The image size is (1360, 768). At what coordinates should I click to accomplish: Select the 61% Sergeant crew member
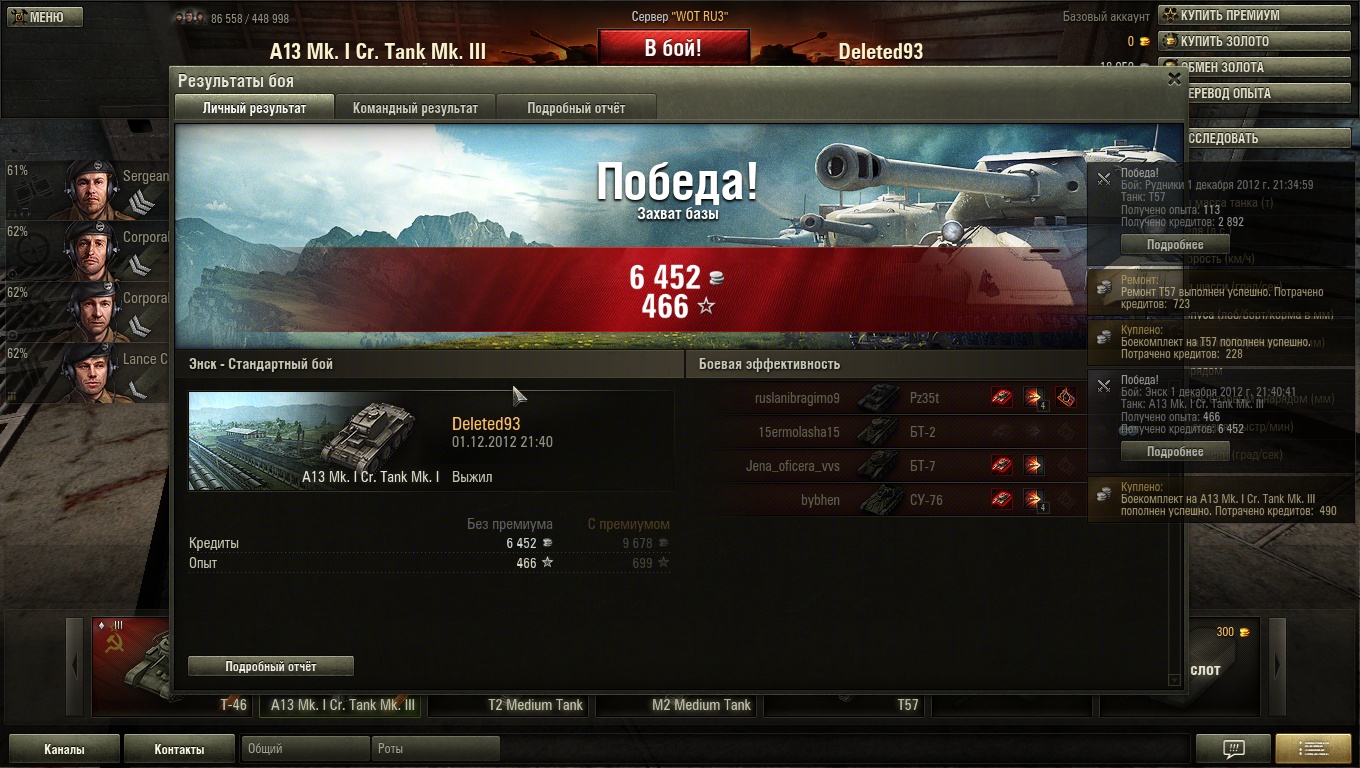(x=88, y=188)
